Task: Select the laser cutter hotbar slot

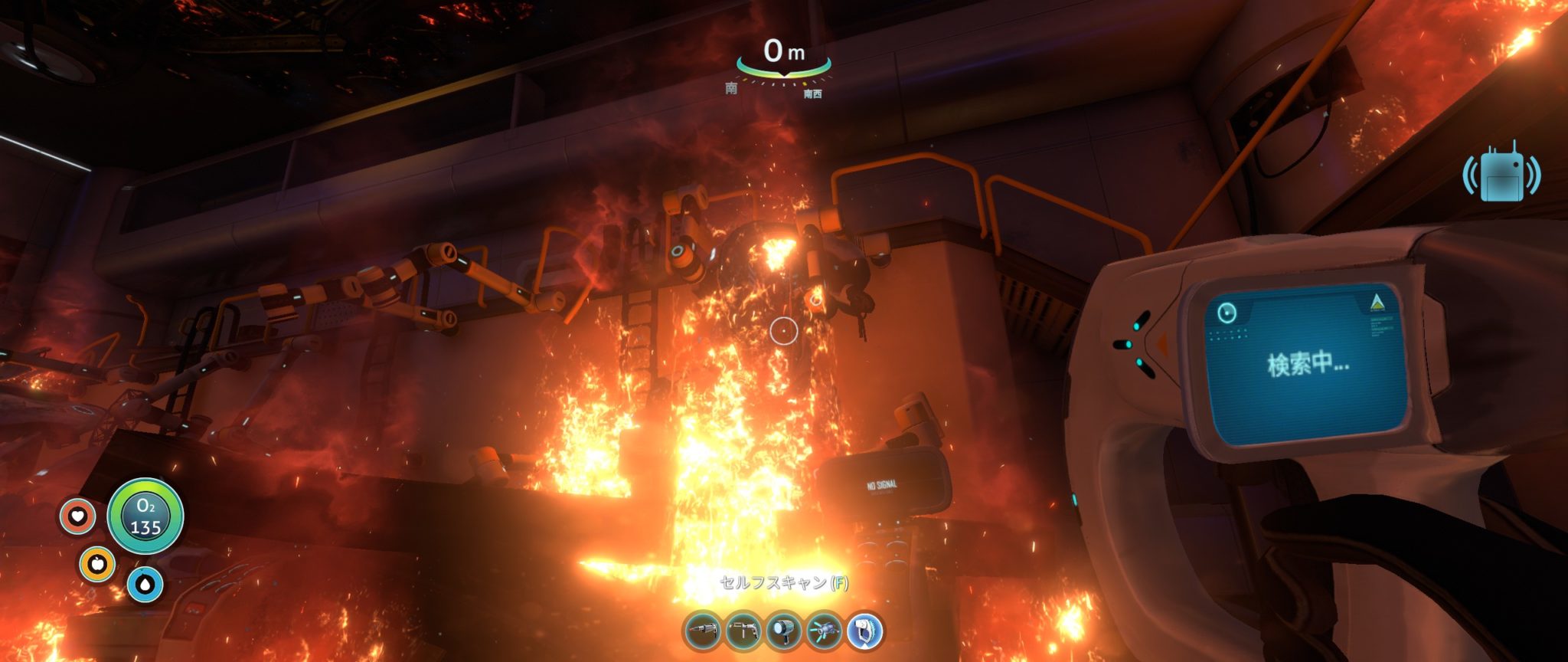Action: pos(703,632)
